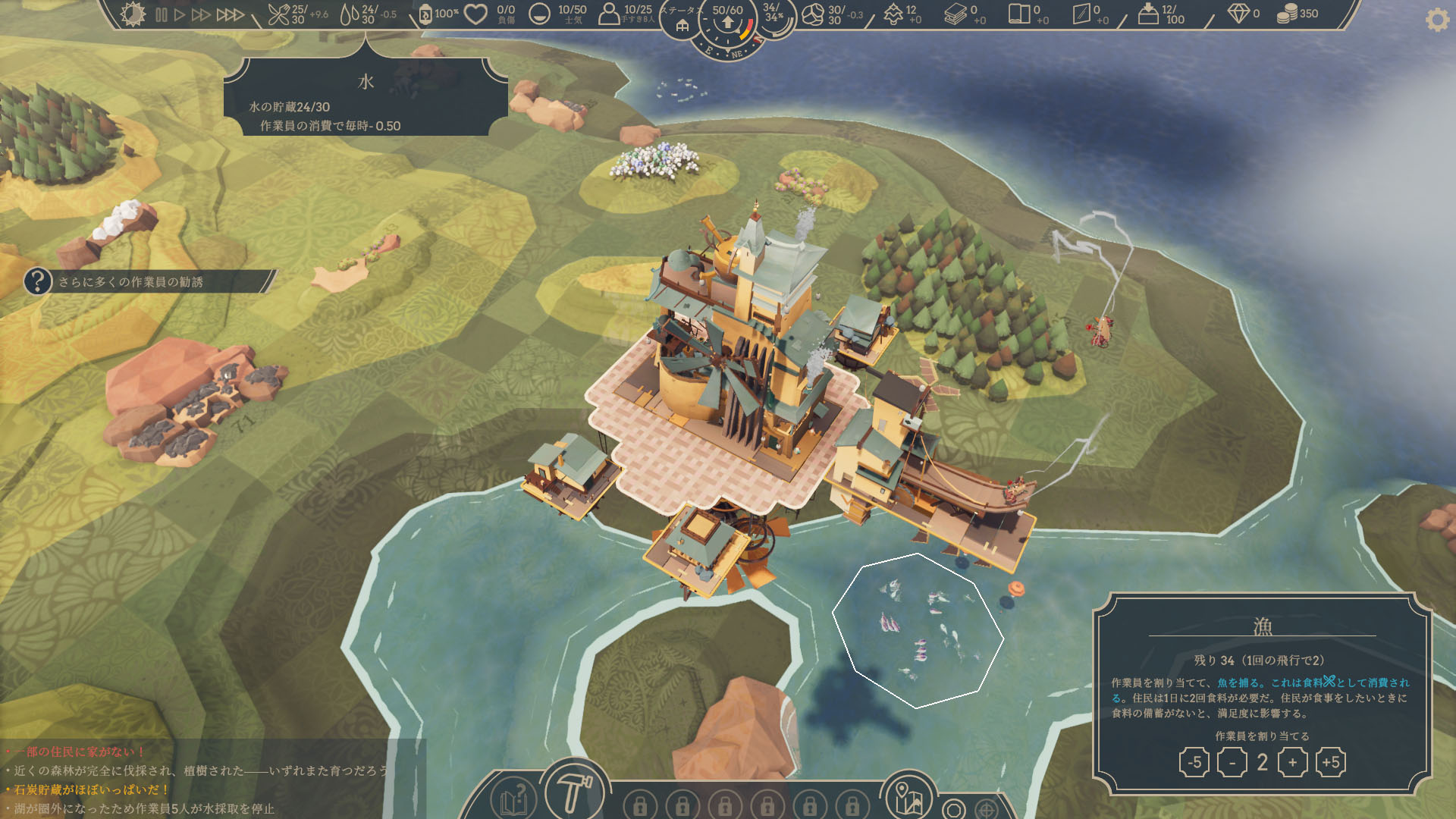Add one worker to fishing
This screenshot has width=1456, height=819.
[x=1292, y=762]
